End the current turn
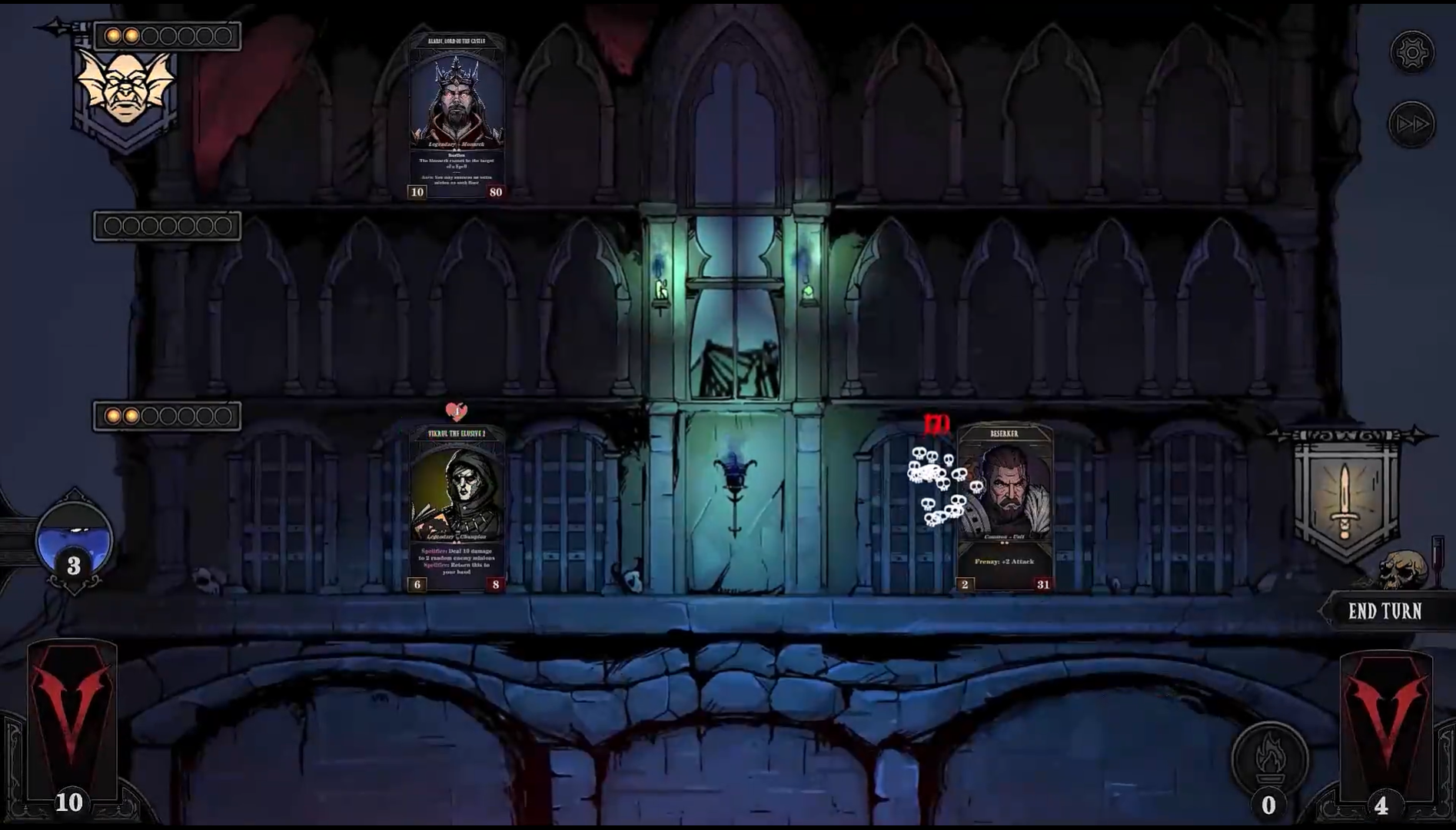This screenshot has width=1456, height=830. tap(1385, 612)
